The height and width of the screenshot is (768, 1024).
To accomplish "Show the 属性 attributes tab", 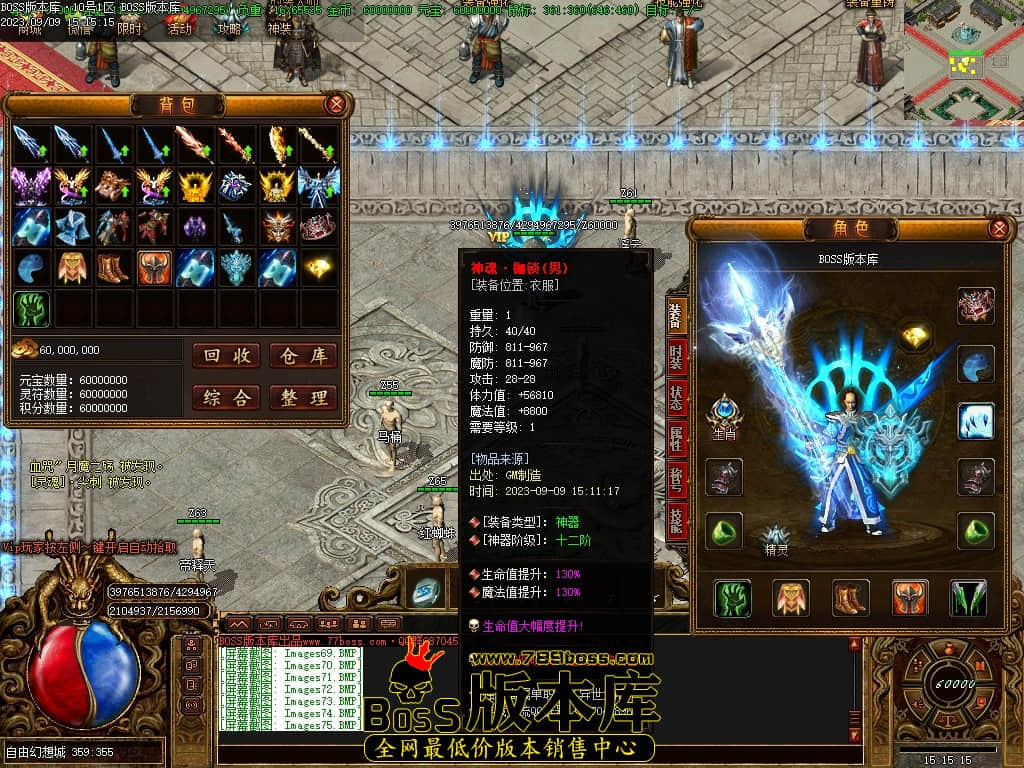I will pyautogui.click(x=677, y=440).
